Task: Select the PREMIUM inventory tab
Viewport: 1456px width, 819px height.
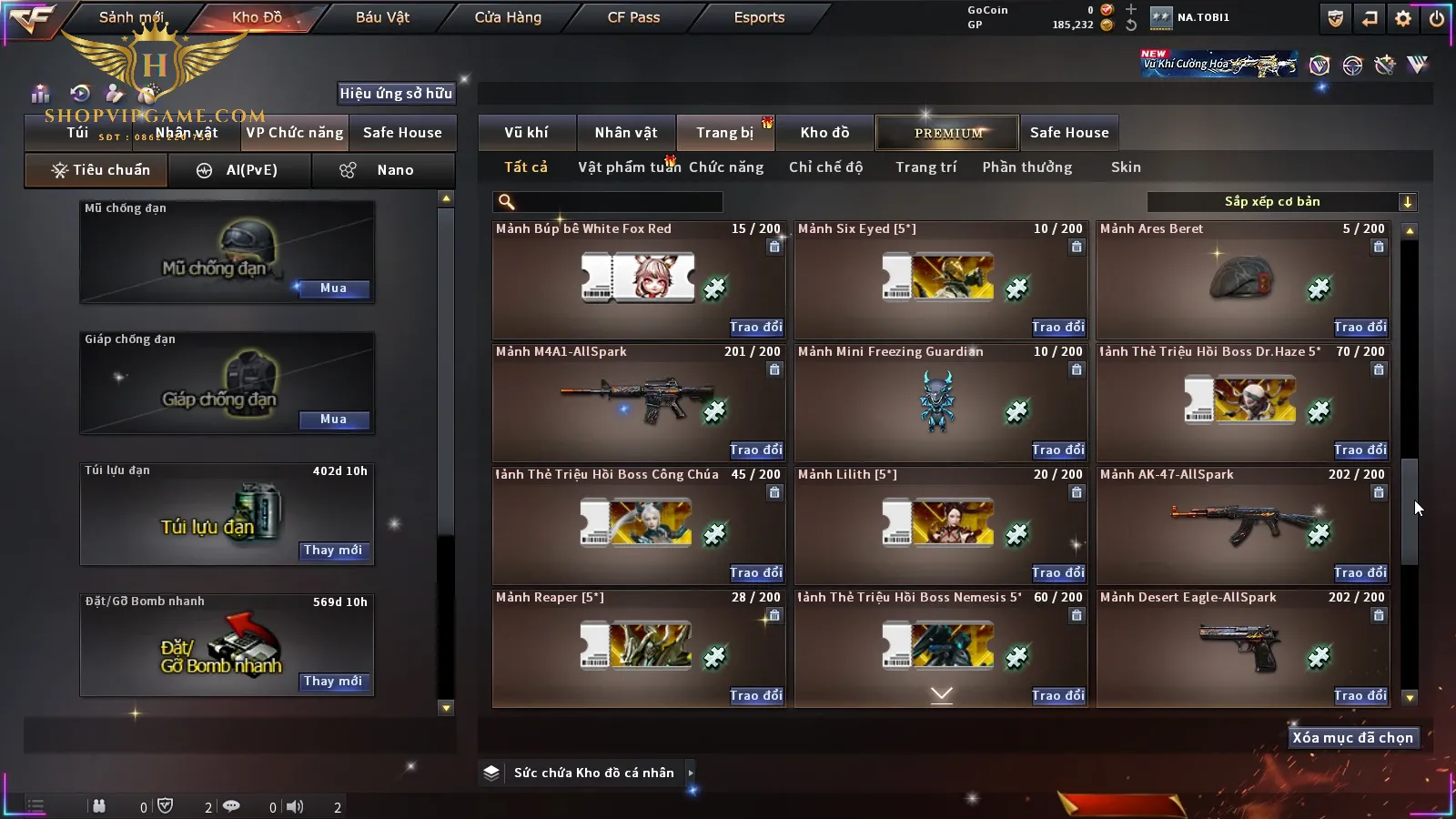Action: pyautogui.click(x=948, y=133)
